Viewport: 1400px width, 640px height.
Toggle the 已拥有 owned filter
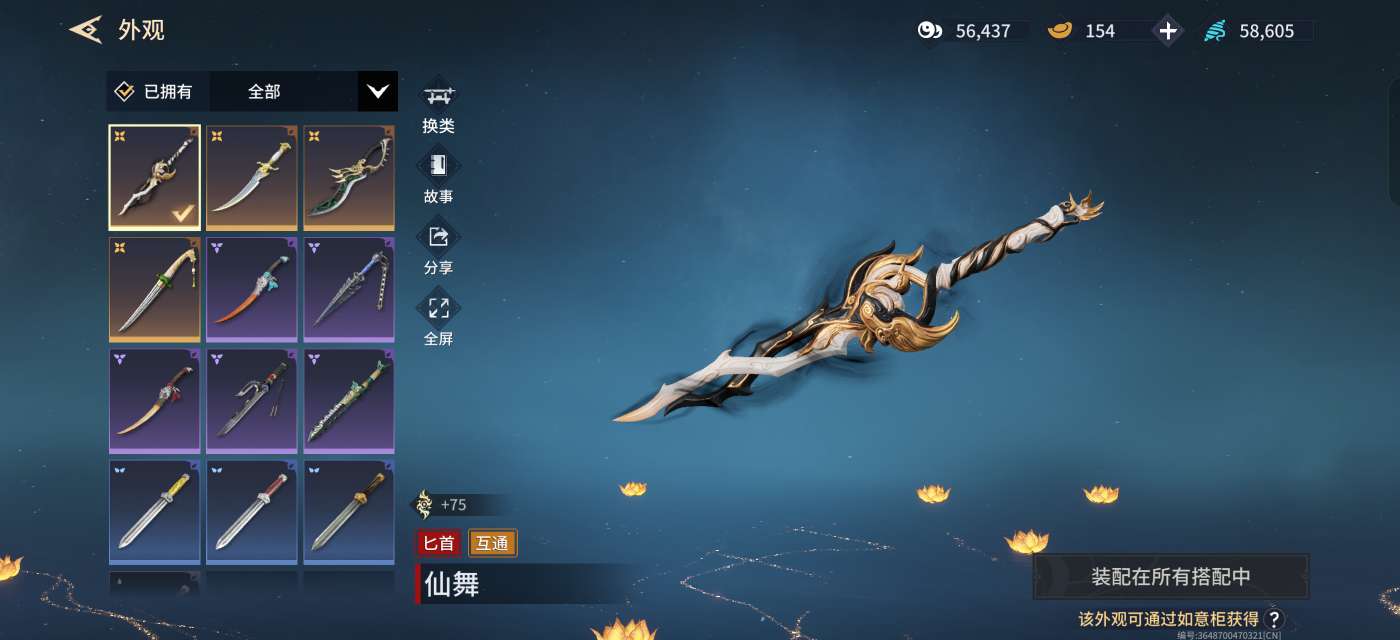click(x=154, y=92)
